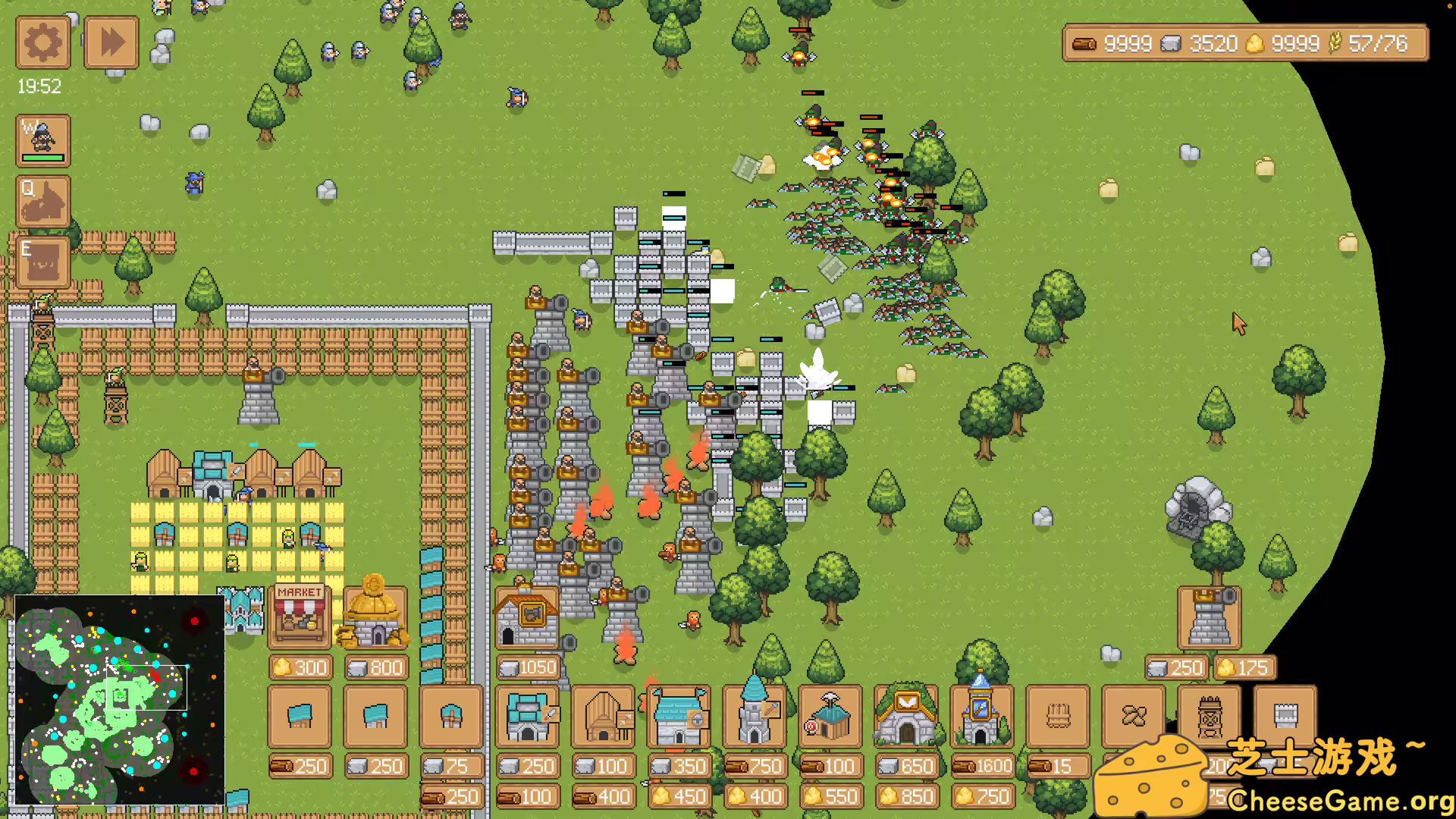Image resolution: width=1456 pixels, height=819 pixels.
Task: Choose the wooden archery lodge building icon
Action: point(603,717)
